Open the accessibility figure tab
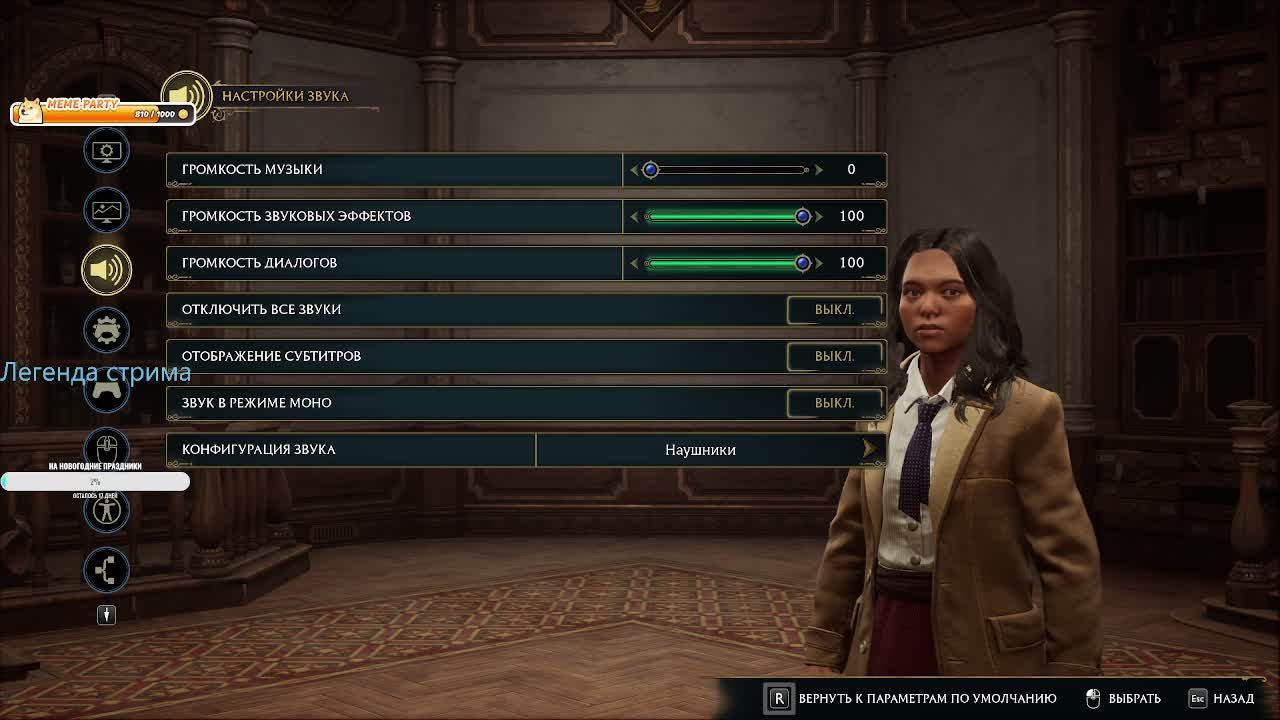The height and width of the screenshot is (720, 1280). click(107, 510)
